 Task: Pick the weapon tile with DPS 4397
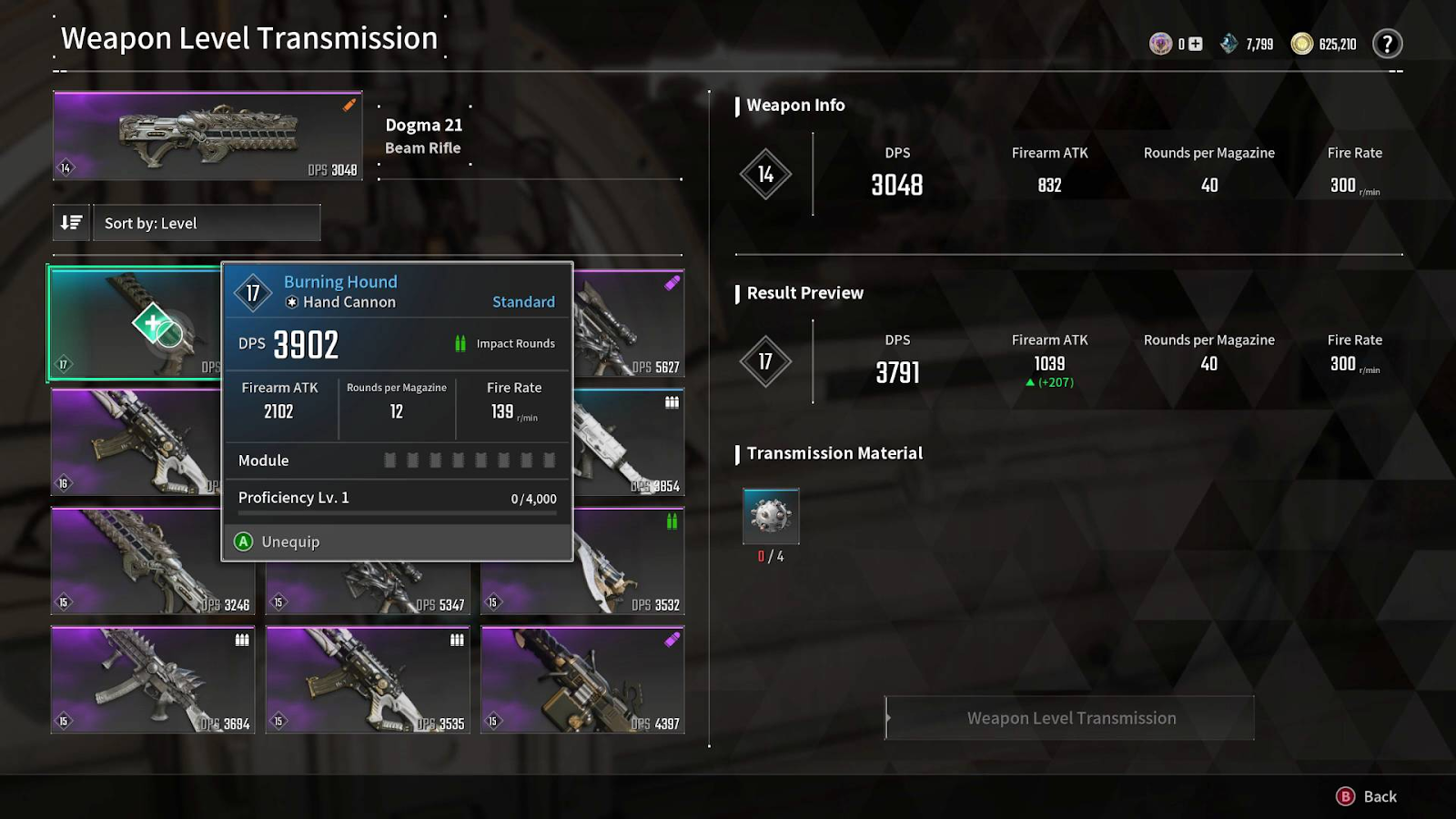(582, 680)
